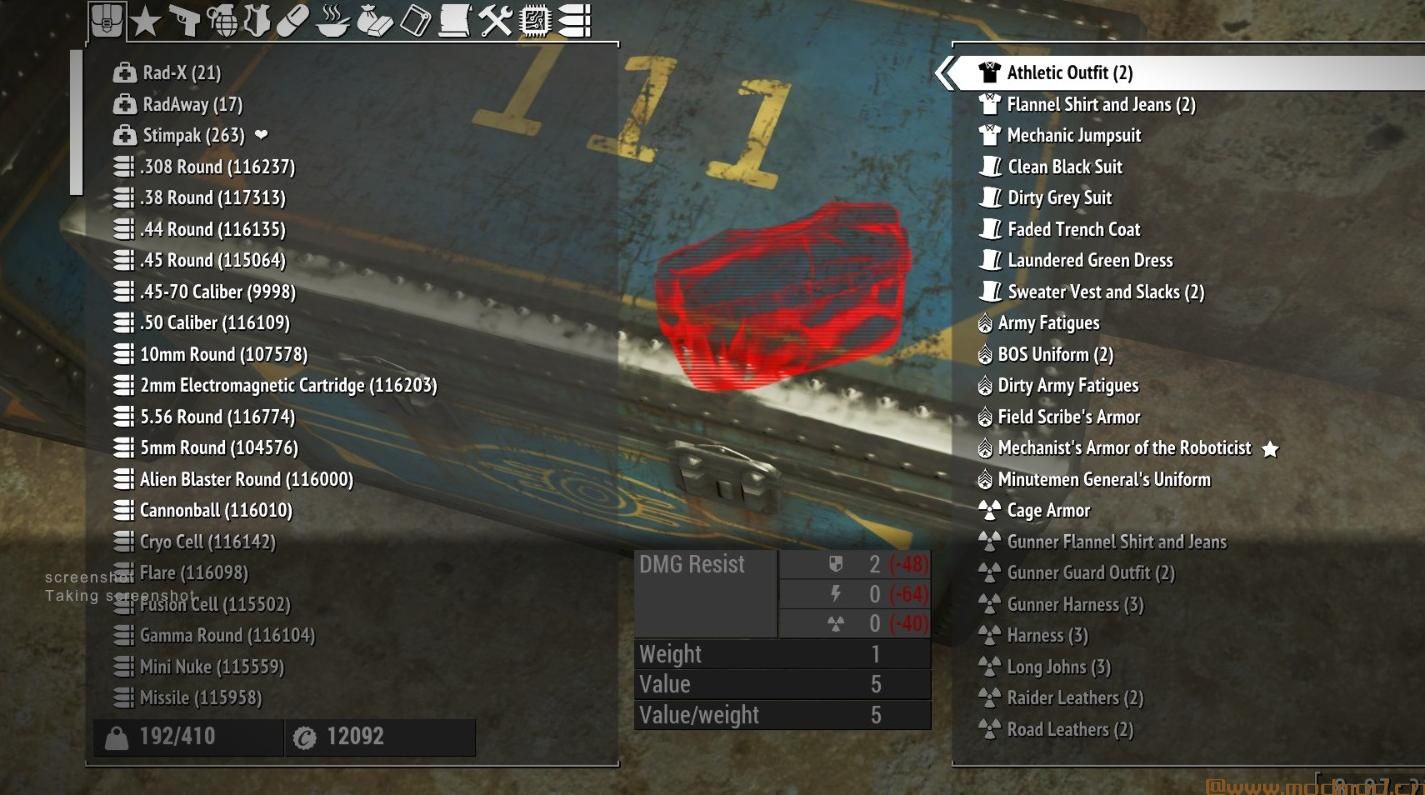Select the grenade explosives tab
1425x795 pixels.
[221, 20]
